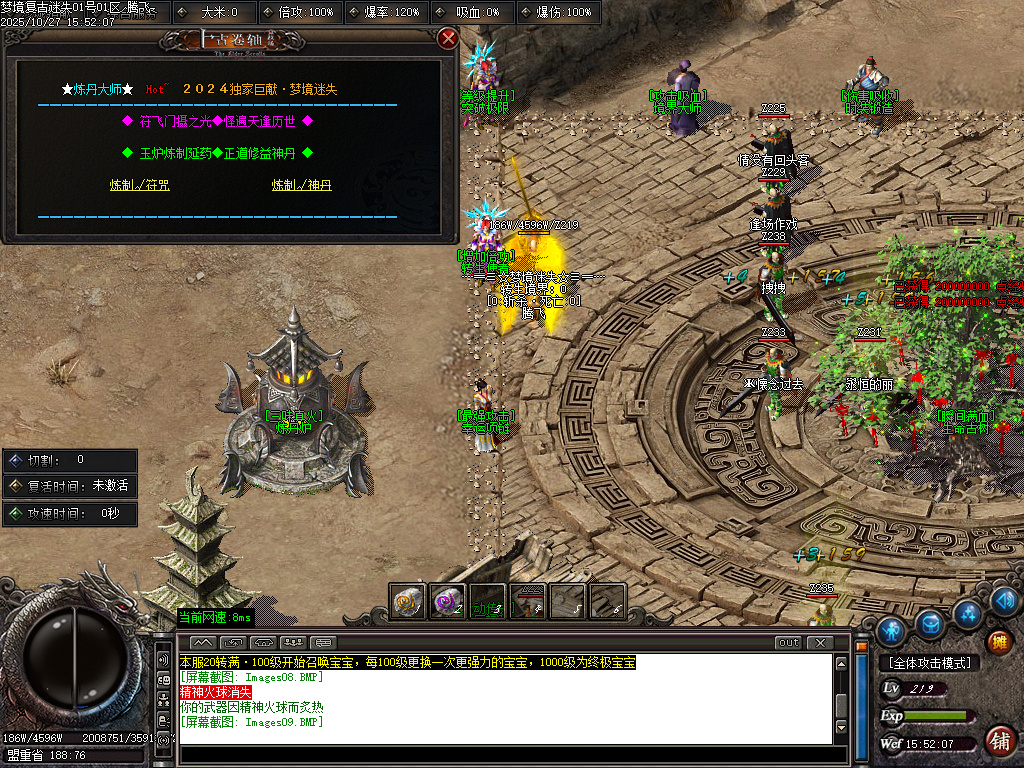Click the orange 摊 stall button
This screenshot has height=768, width=1024.
point(997,641)
